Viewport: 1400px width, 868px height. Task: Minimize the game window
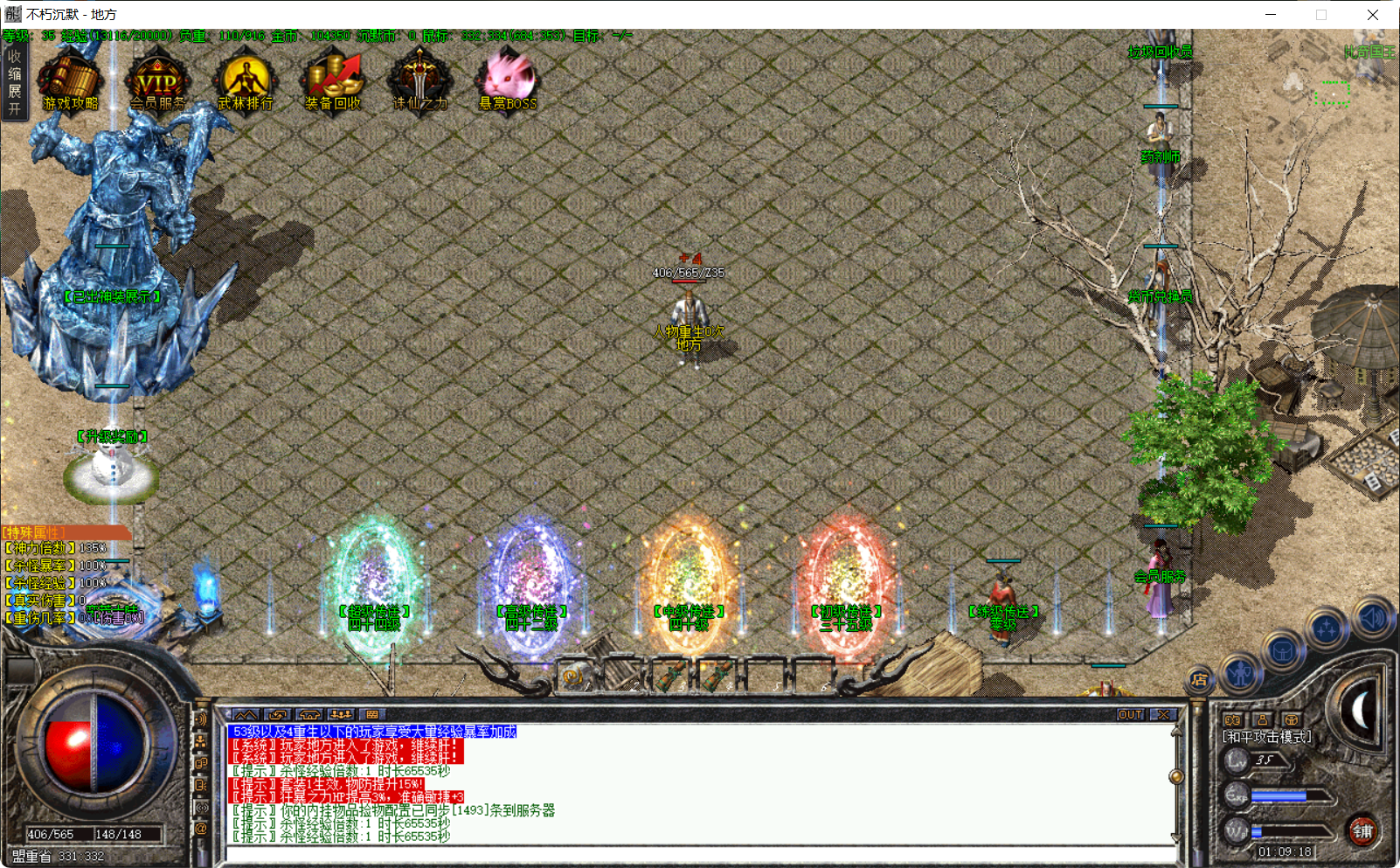point(1271,15)
